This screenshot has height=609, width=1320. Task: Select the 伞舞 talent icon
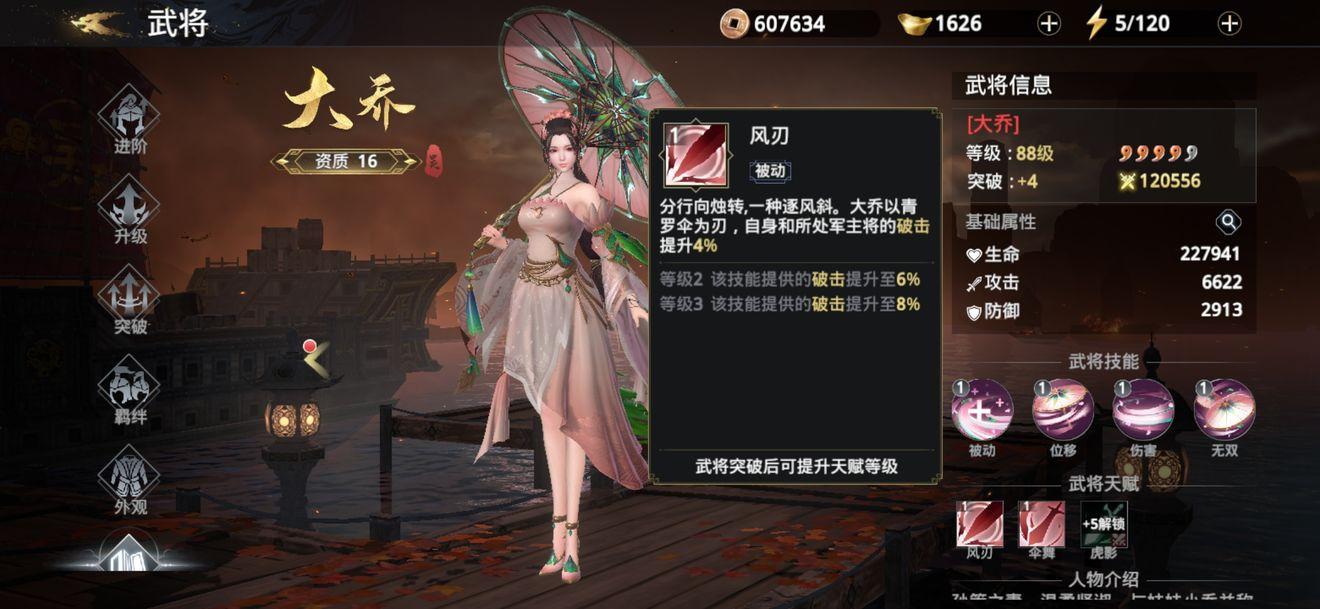coord(1041,524)
